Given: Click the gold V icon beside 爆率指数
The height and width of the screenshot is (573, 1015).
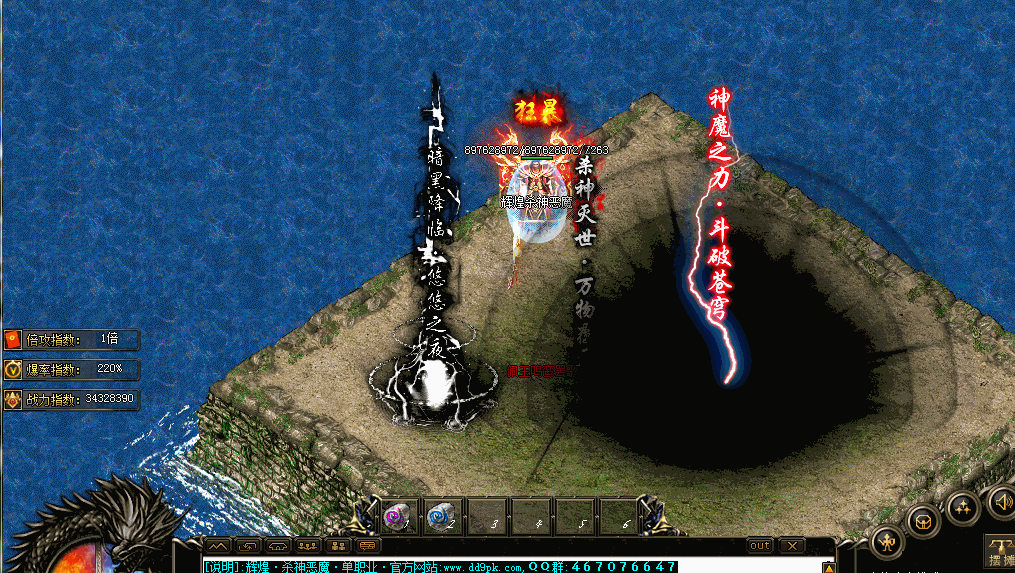Looking at the screenshot, I should [13, 369].
